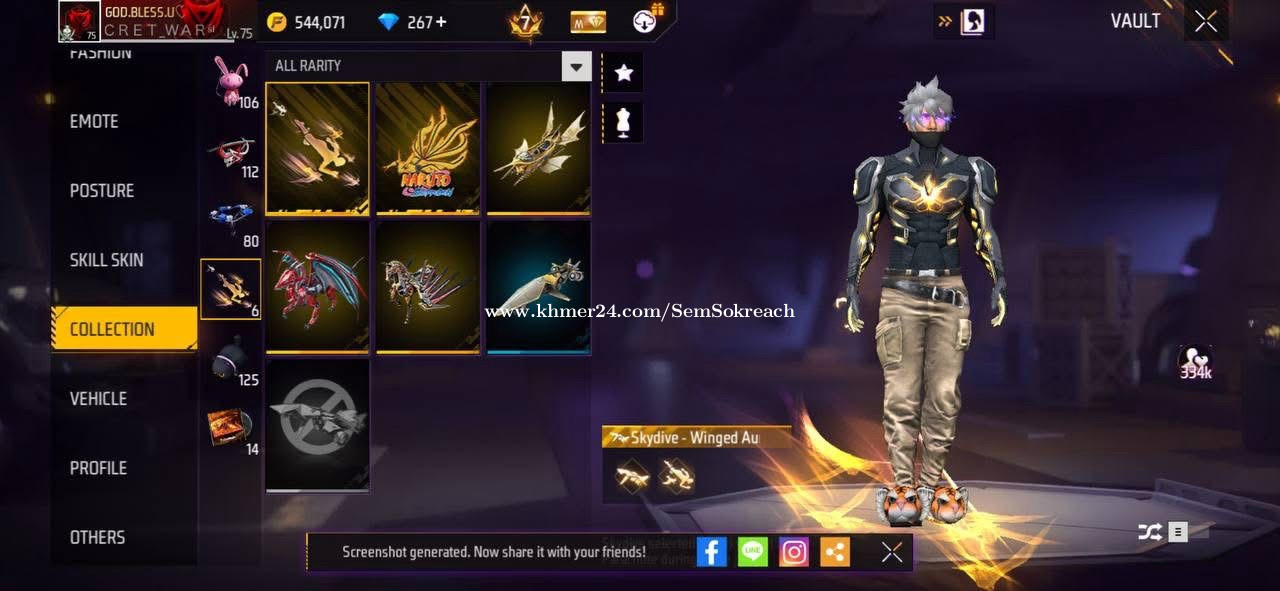1280x591 pixels.
Task: Dismiss the screenshot share banner
Action: [892, 551]
